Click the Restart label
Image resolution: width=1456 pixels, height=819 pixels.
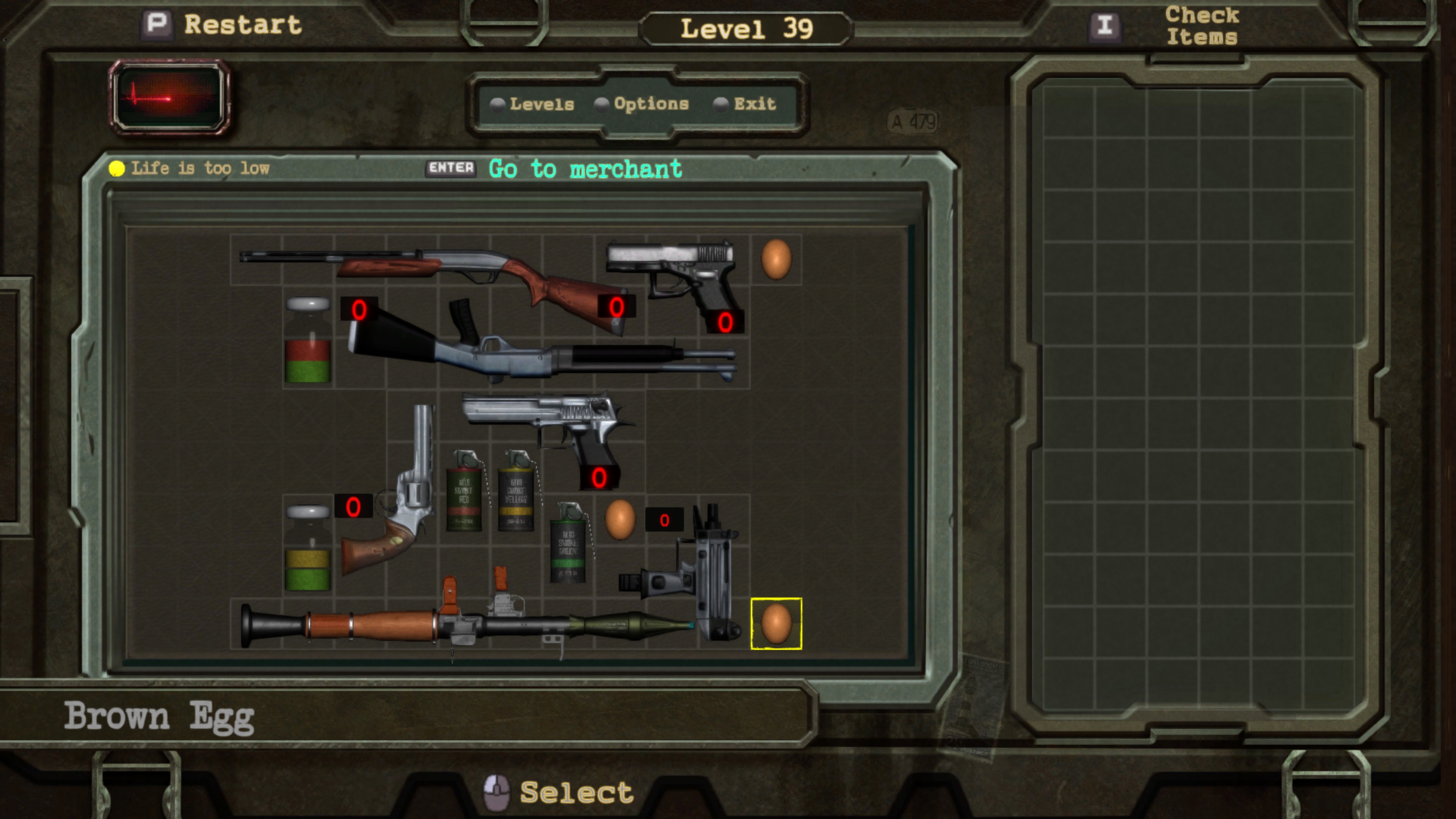243,25
